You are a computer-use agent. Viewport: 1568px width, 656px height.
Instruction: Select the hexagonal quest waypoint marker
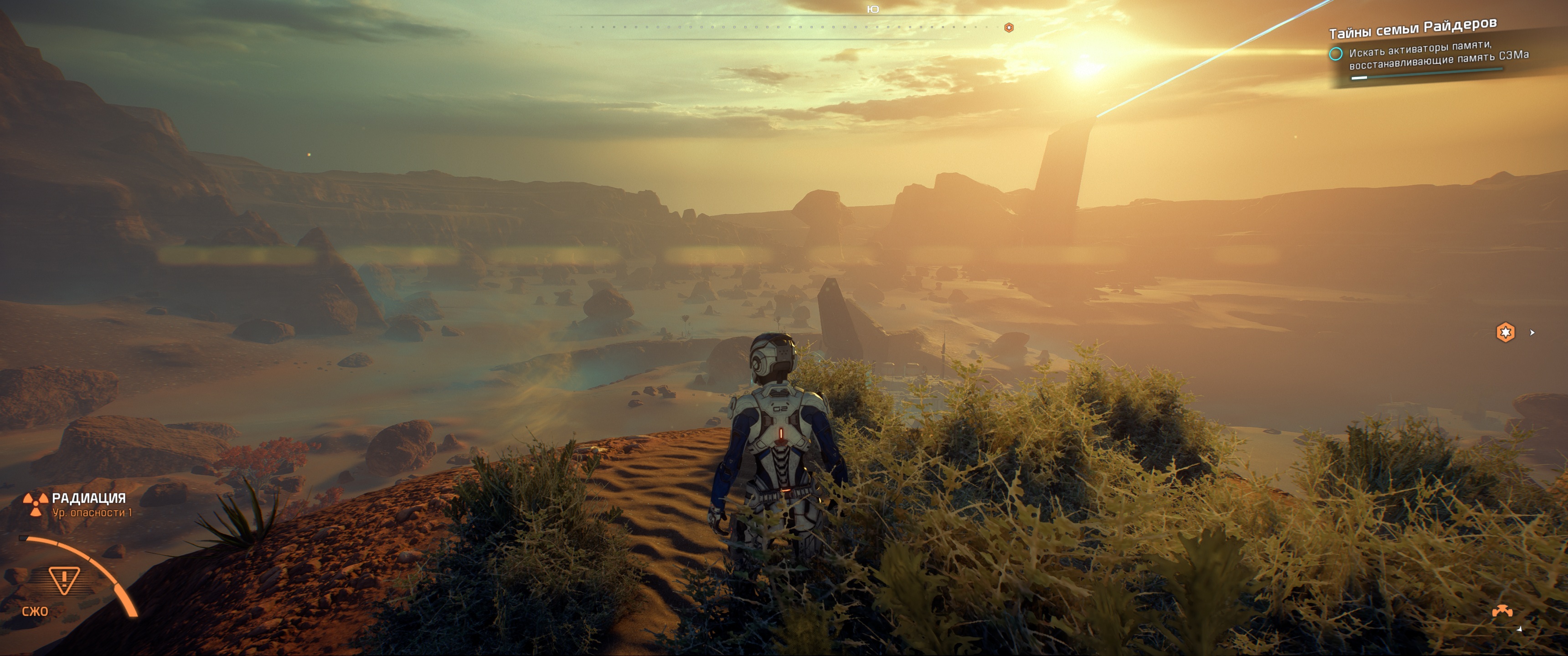pyautogui.click(x=1505, y=332)
